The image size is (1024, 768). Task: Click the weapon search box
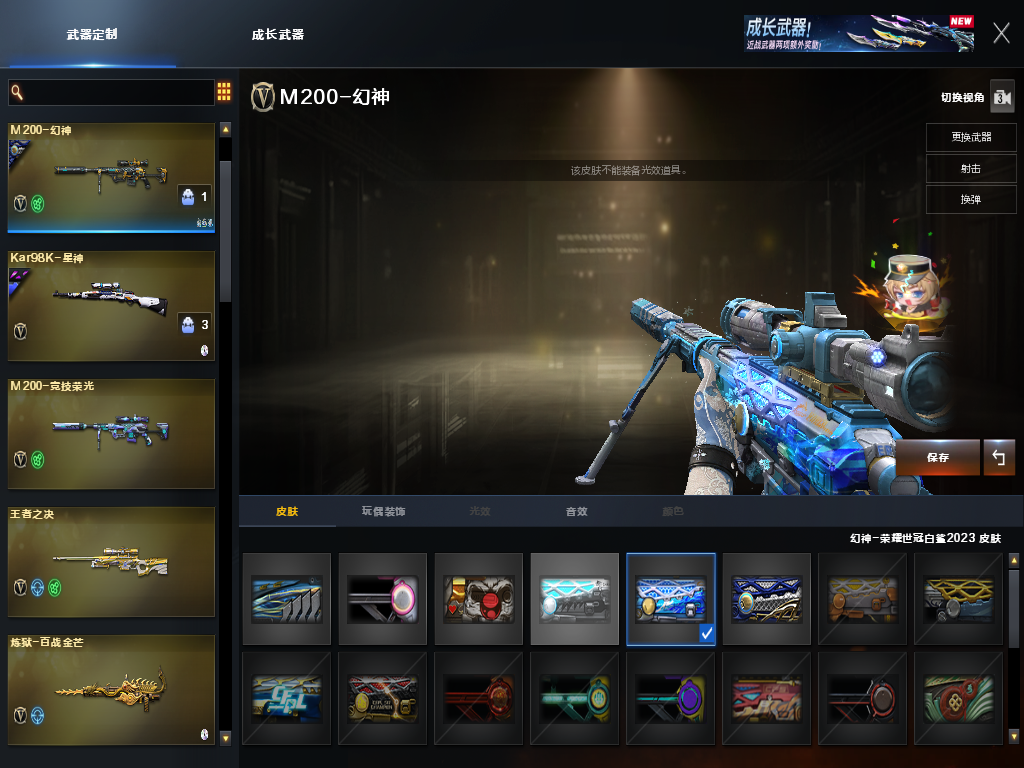111,93
